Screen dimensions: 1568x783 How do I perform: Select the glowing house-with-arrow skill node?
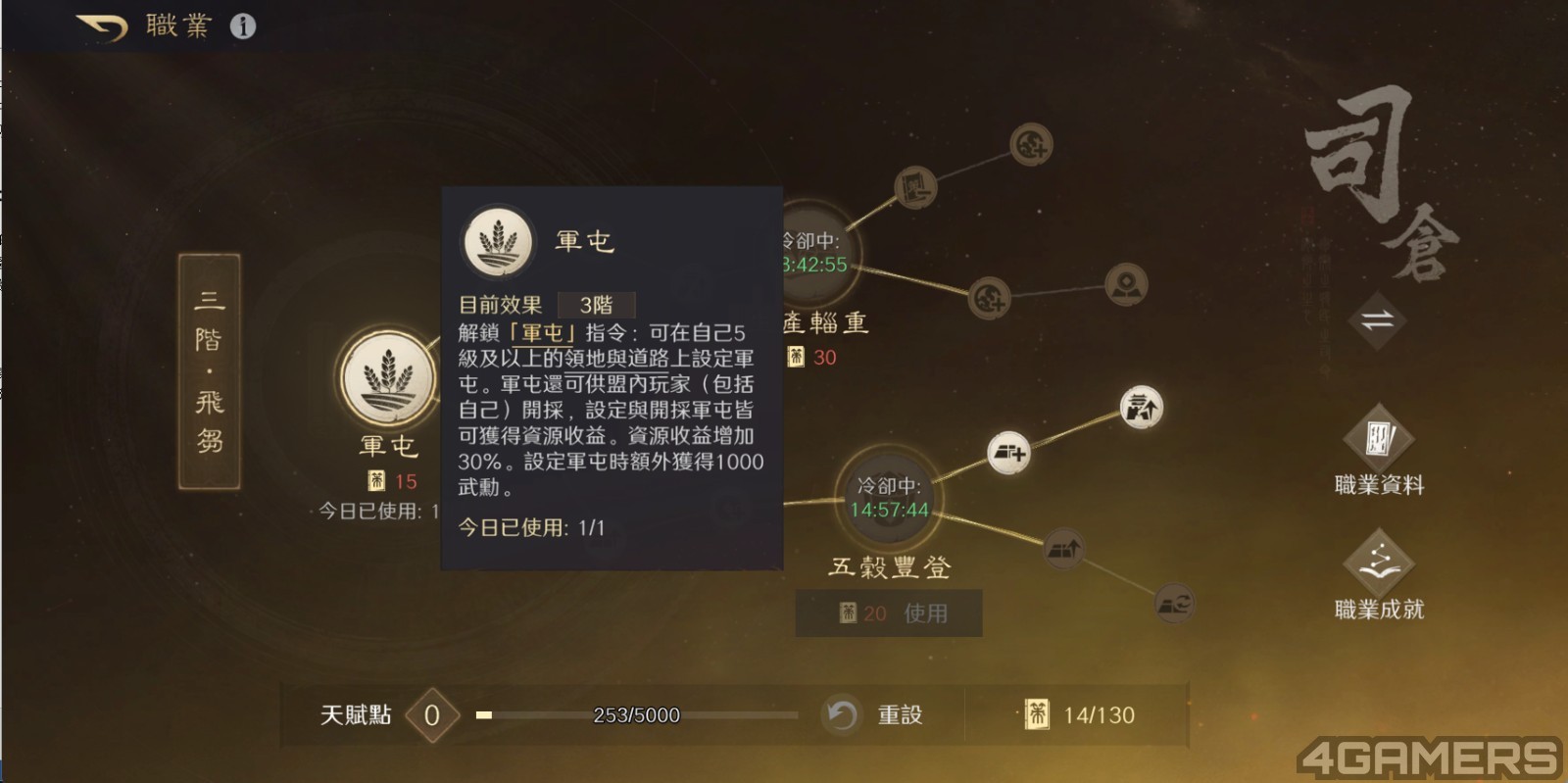(x=1140, y=404)
